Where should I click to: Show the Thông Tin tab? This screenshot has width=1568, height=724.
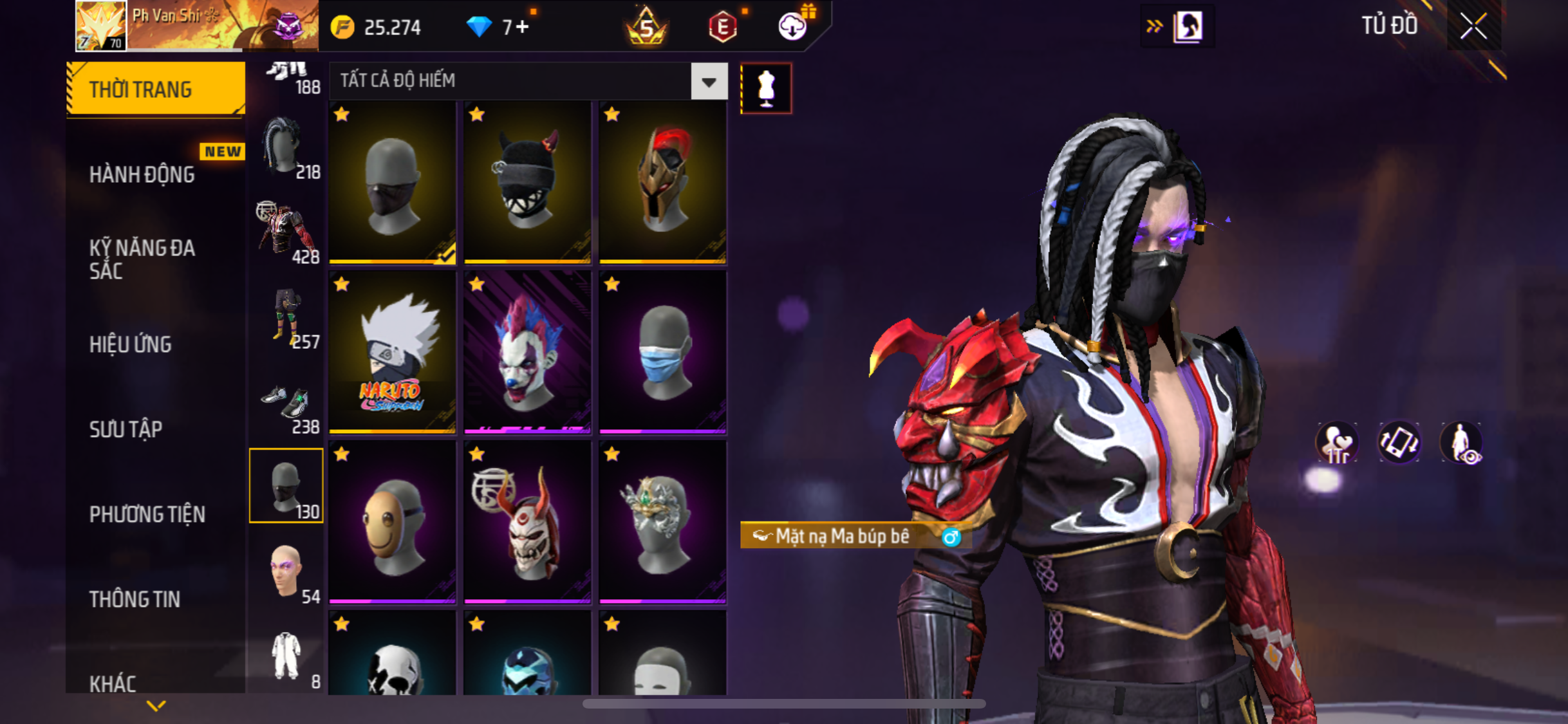(x=135, y=599)
